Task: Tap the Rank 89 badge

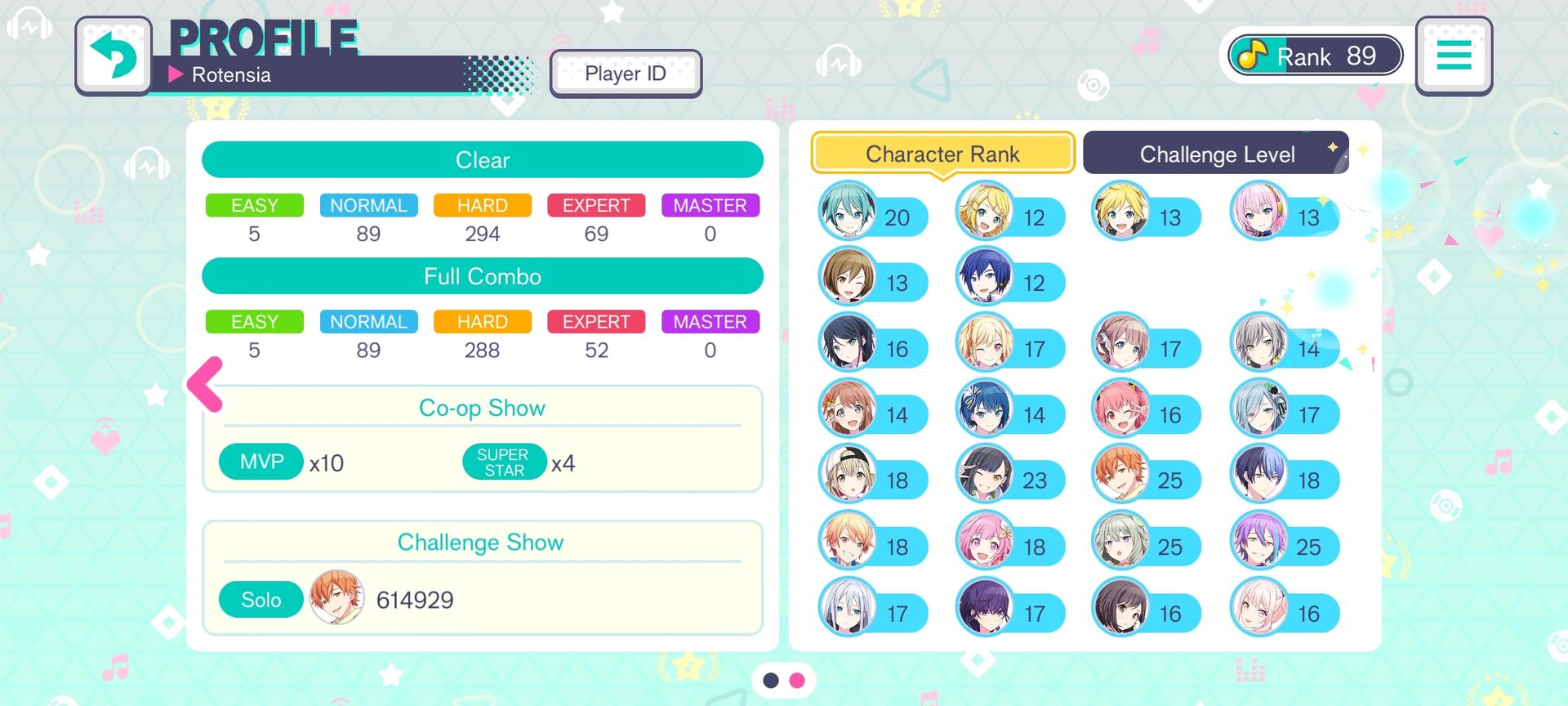Action: click(1315, 56)
